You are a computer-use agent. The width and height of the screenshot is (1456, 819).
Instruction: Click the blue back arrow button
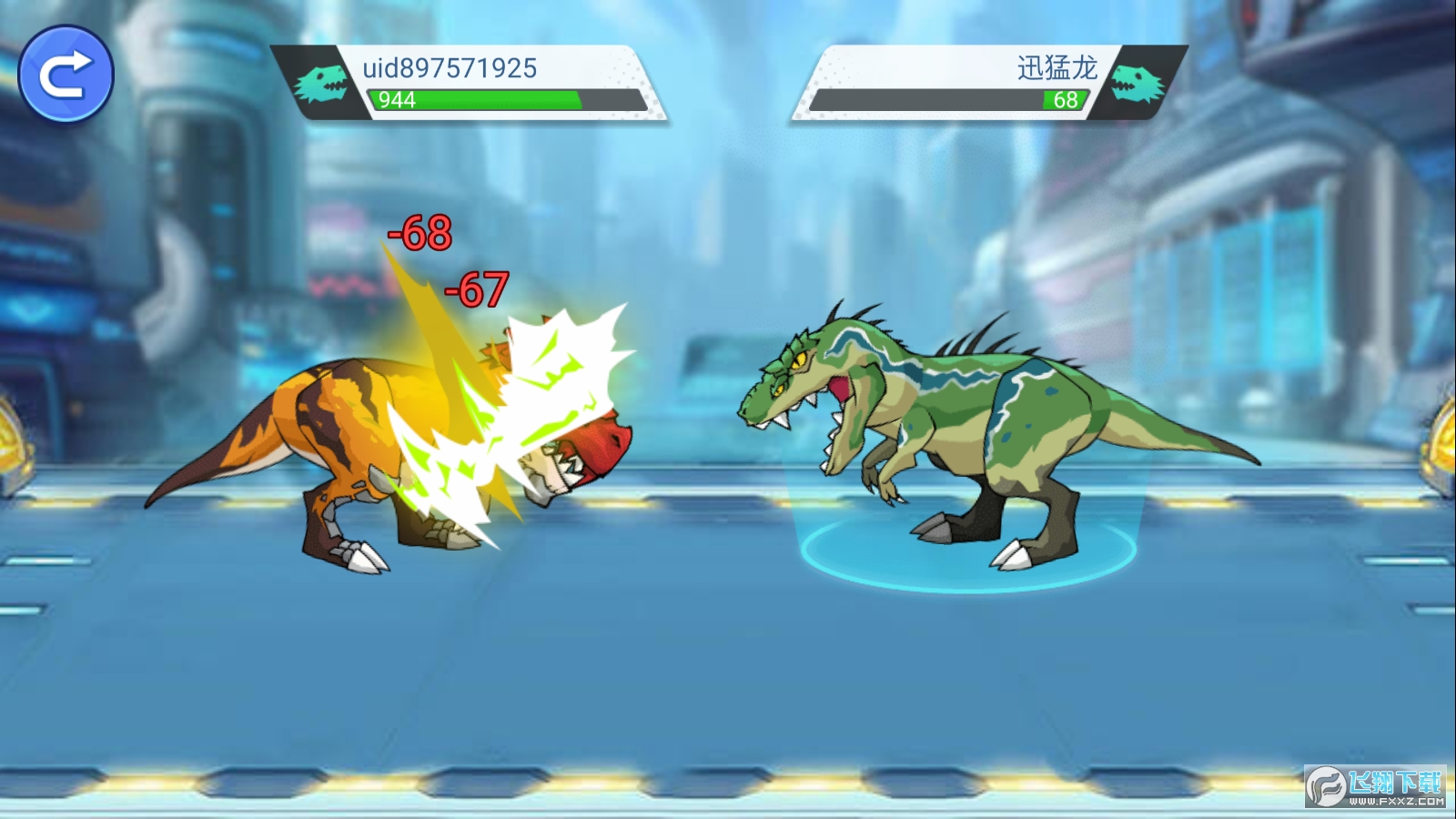tap(66, 75)
